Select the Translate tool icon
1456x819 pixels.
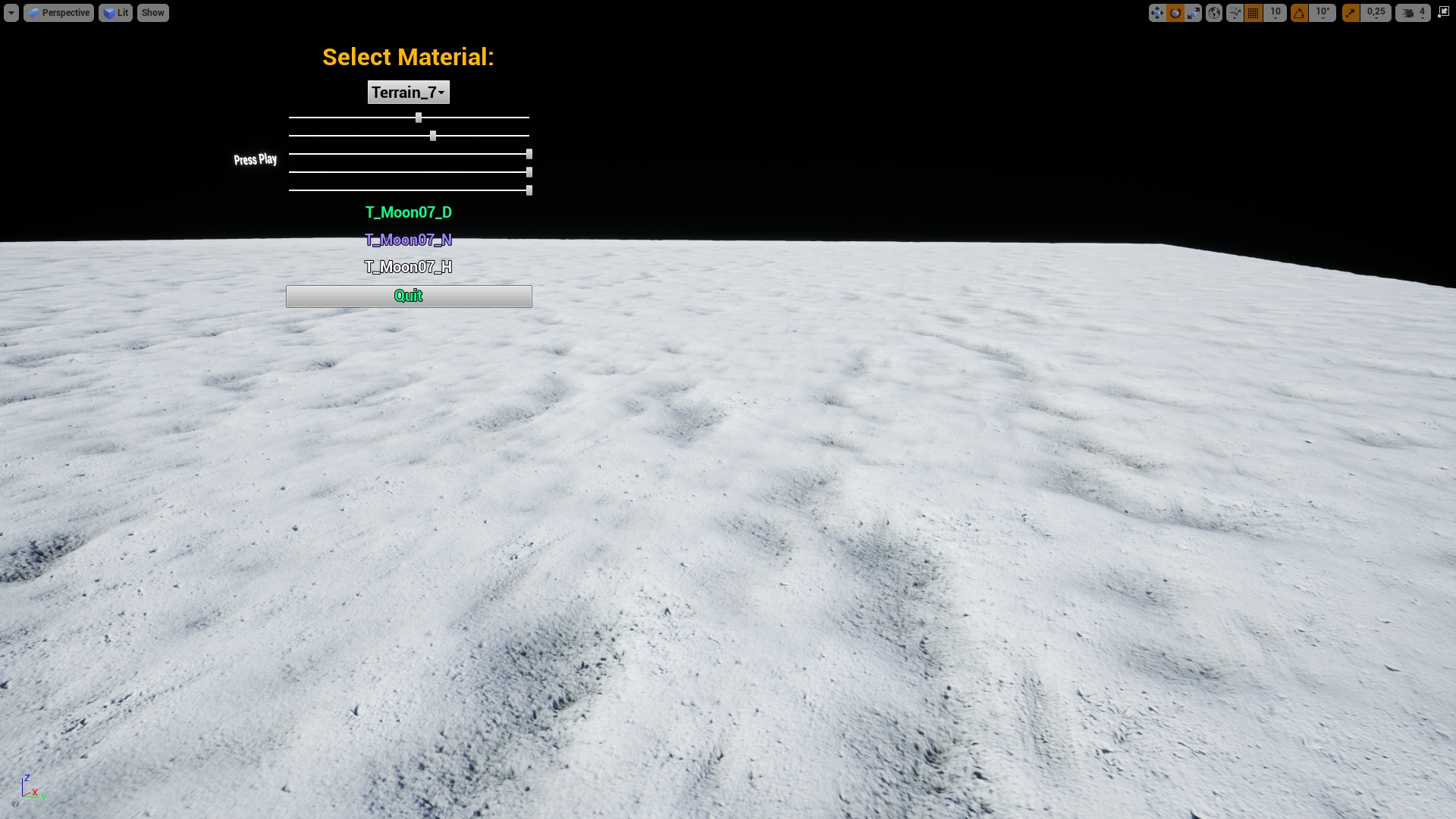1158,12
